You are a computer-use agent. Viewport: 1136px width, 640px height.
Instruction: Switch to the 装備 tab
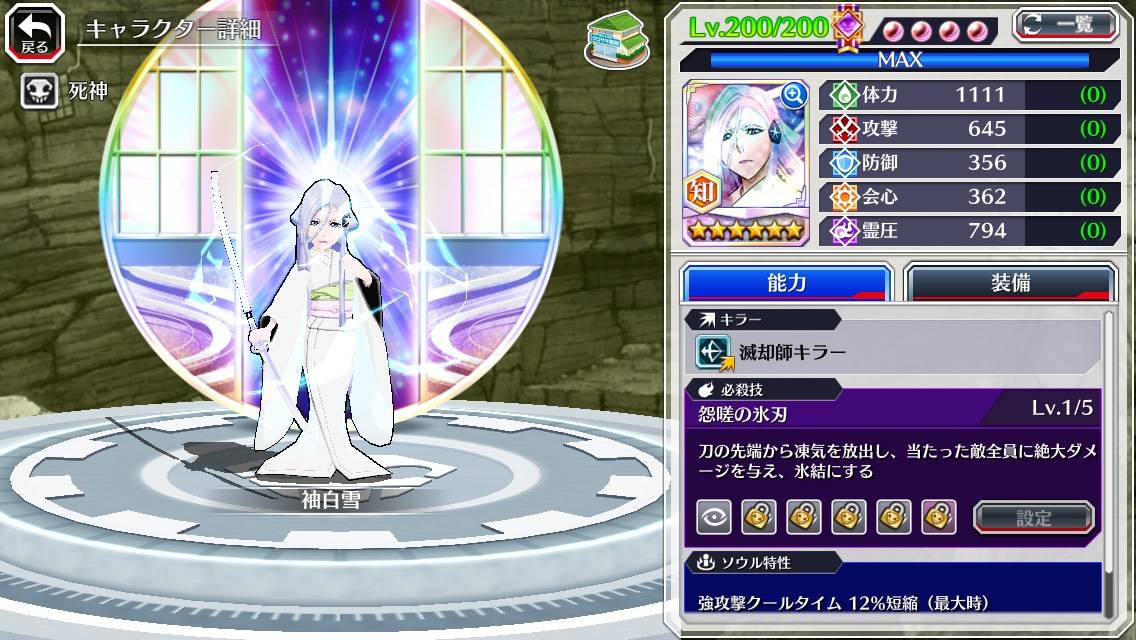point(1010,283)
